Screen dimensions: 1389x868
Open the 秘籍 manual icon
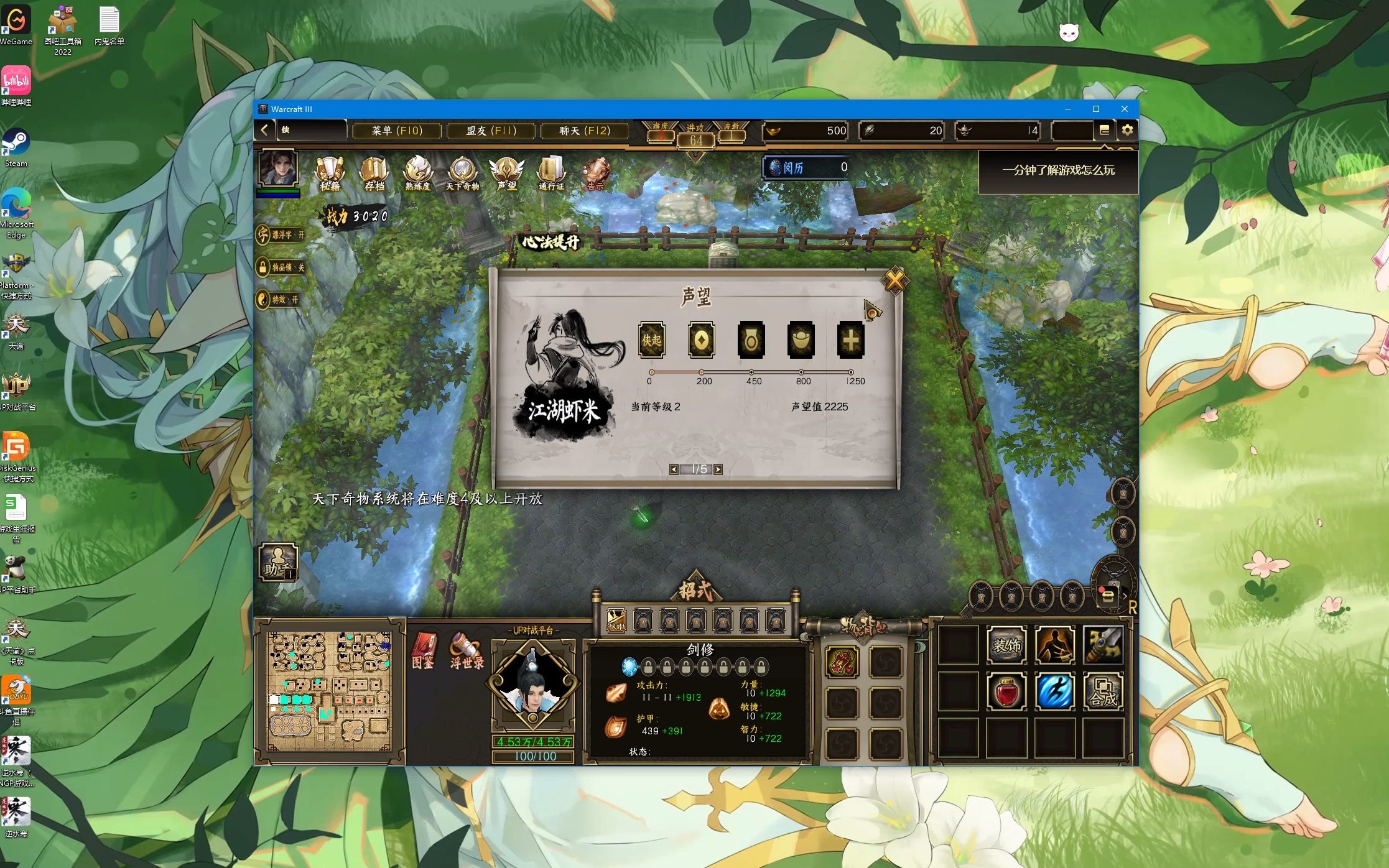click(330, 172)
